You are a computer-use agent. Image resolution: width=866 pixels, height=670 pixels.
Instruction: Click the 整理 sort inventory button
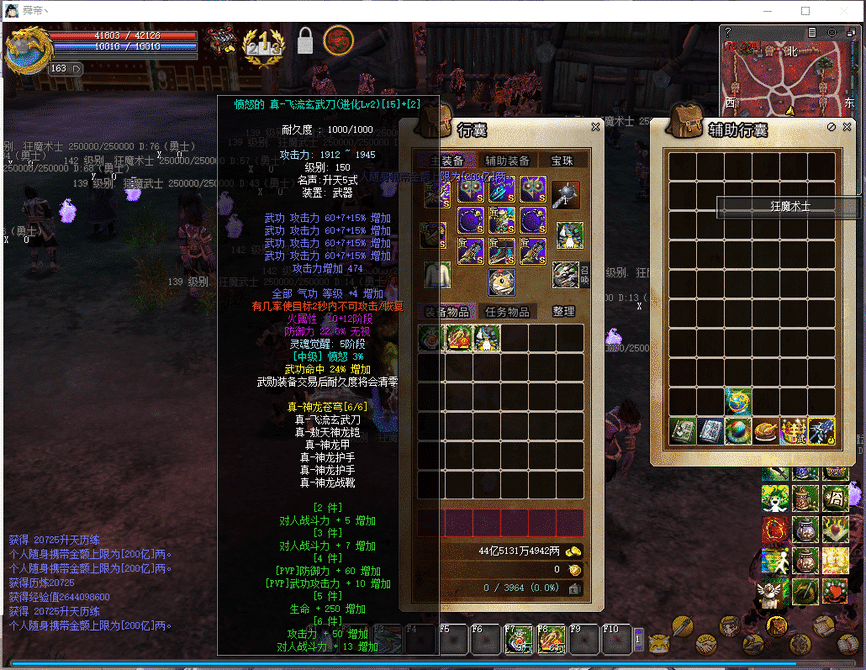click(563, 312)
